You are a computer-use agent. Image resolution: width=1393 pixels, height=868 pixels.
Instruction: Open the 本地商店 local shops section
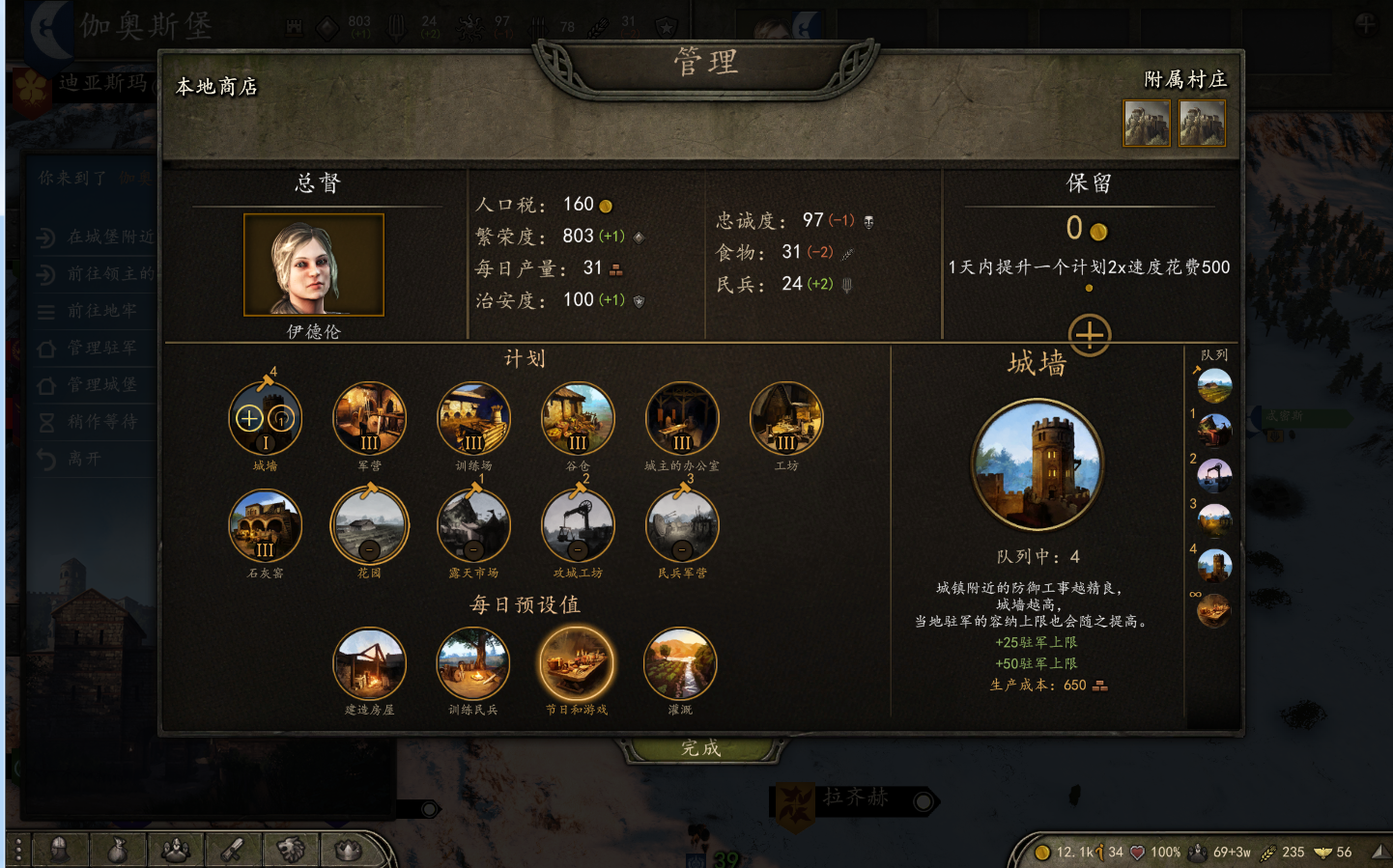[x=216, y=87]
